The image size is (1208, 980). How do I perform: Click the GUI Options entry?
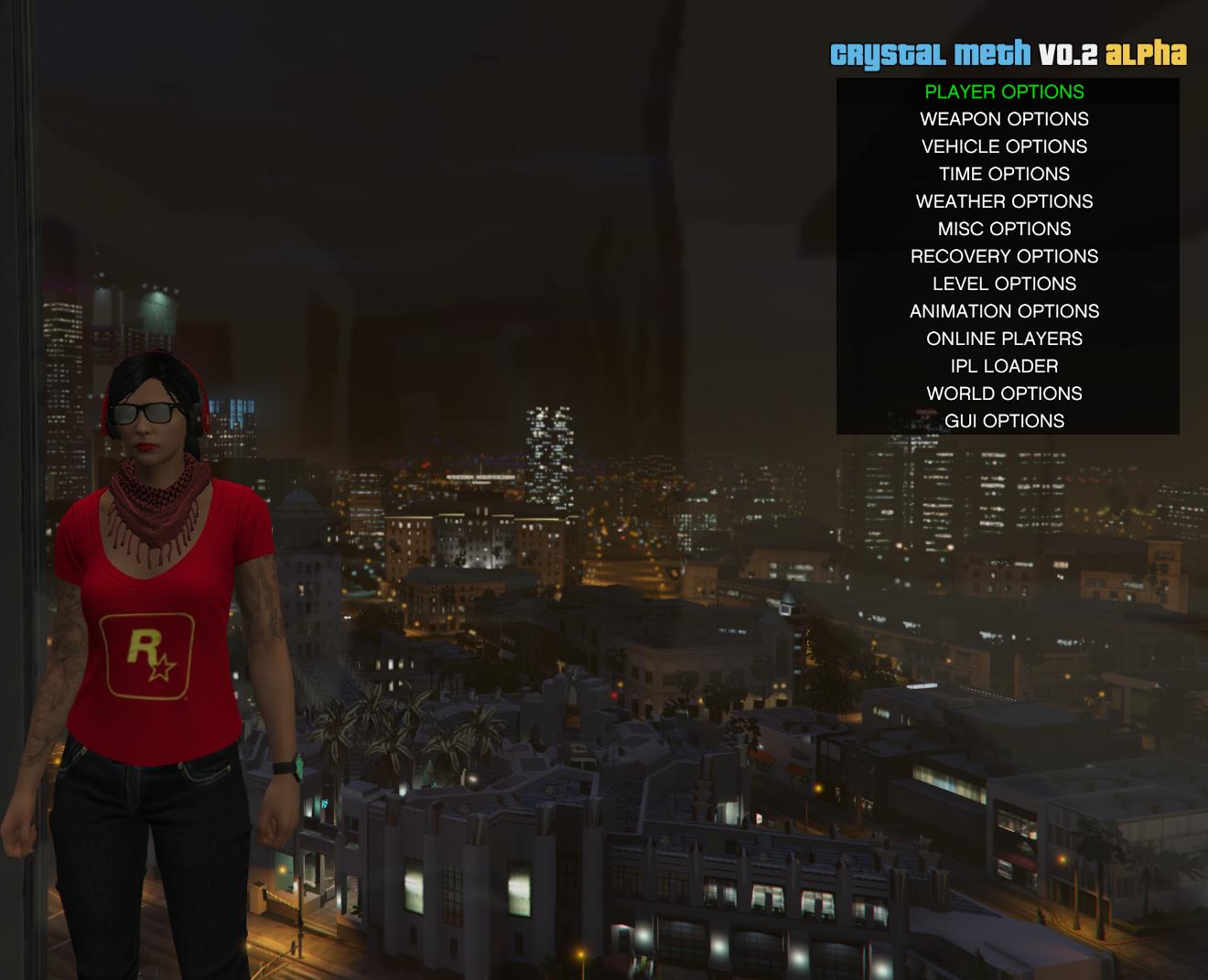click(x=1004, y=421)
